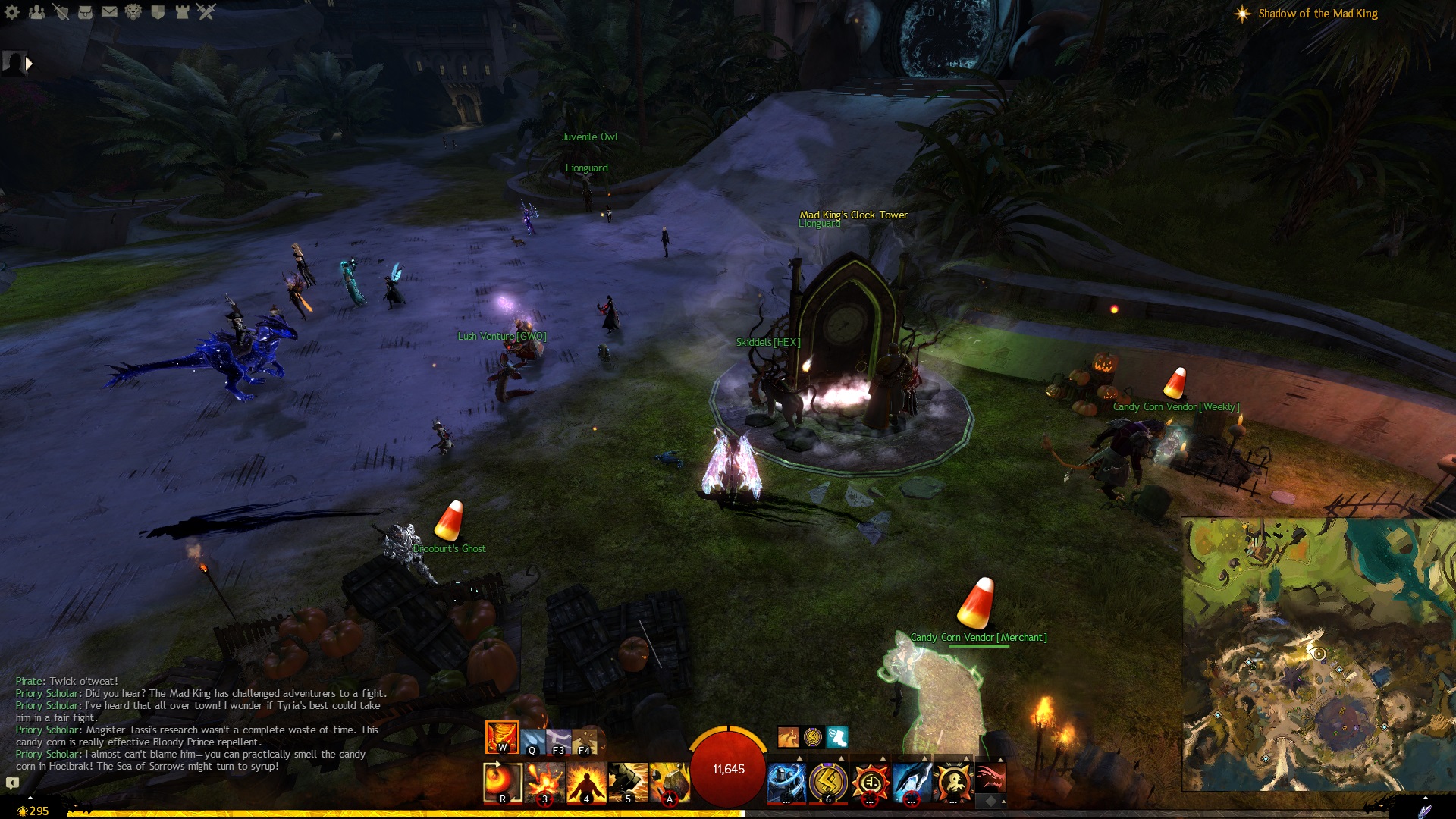The image size is (1456, 819).
Task: Switch to Earth attunement
Action: [584, 741]
